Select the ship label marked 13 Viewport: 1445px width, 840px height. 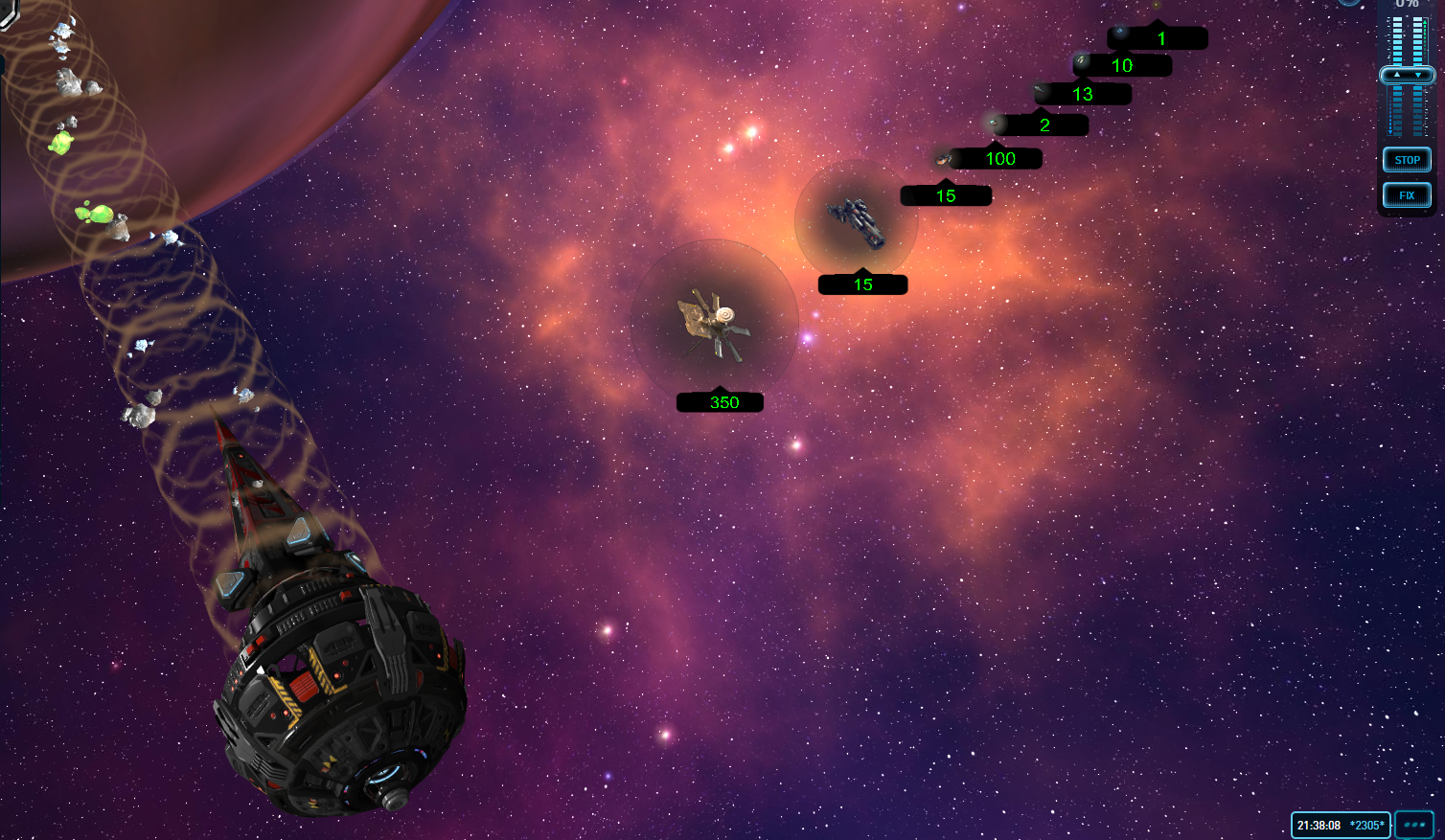1083,94
